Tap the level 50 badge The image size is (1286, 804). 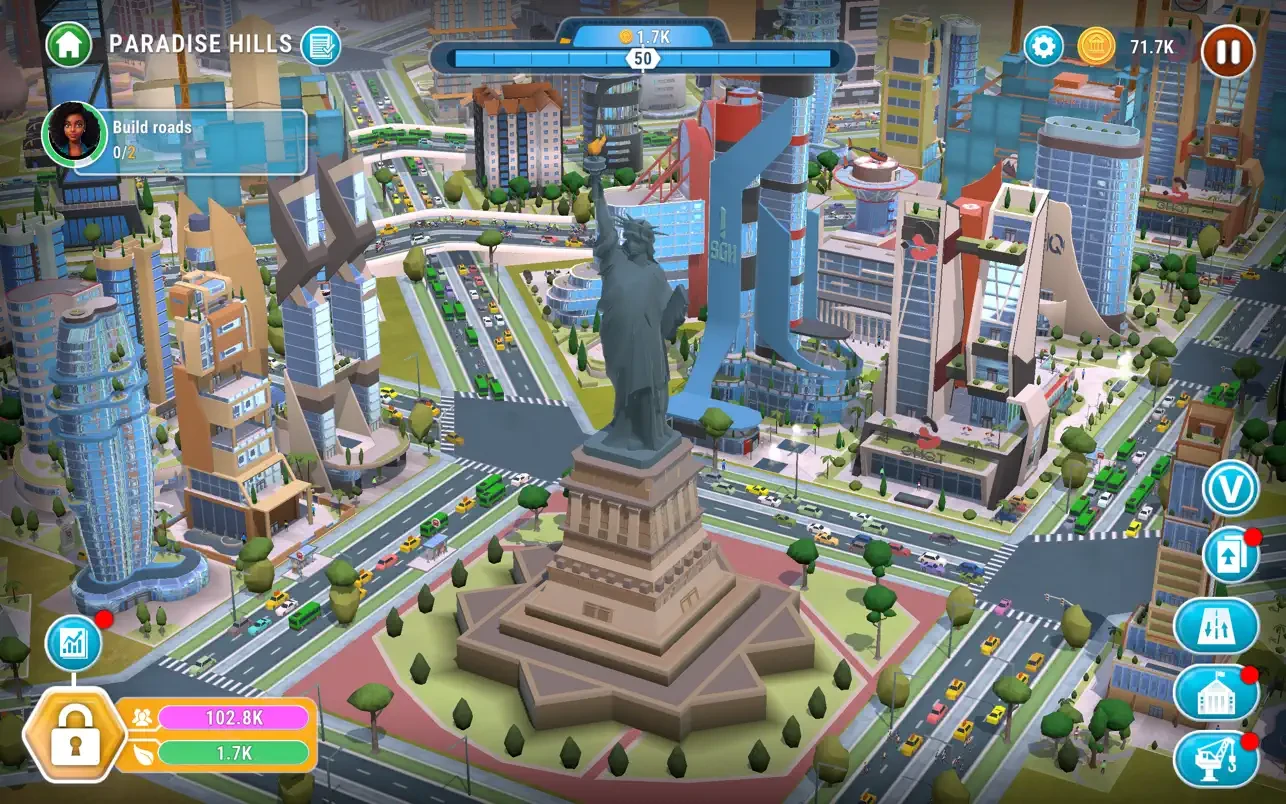click(x=643, y=59)
